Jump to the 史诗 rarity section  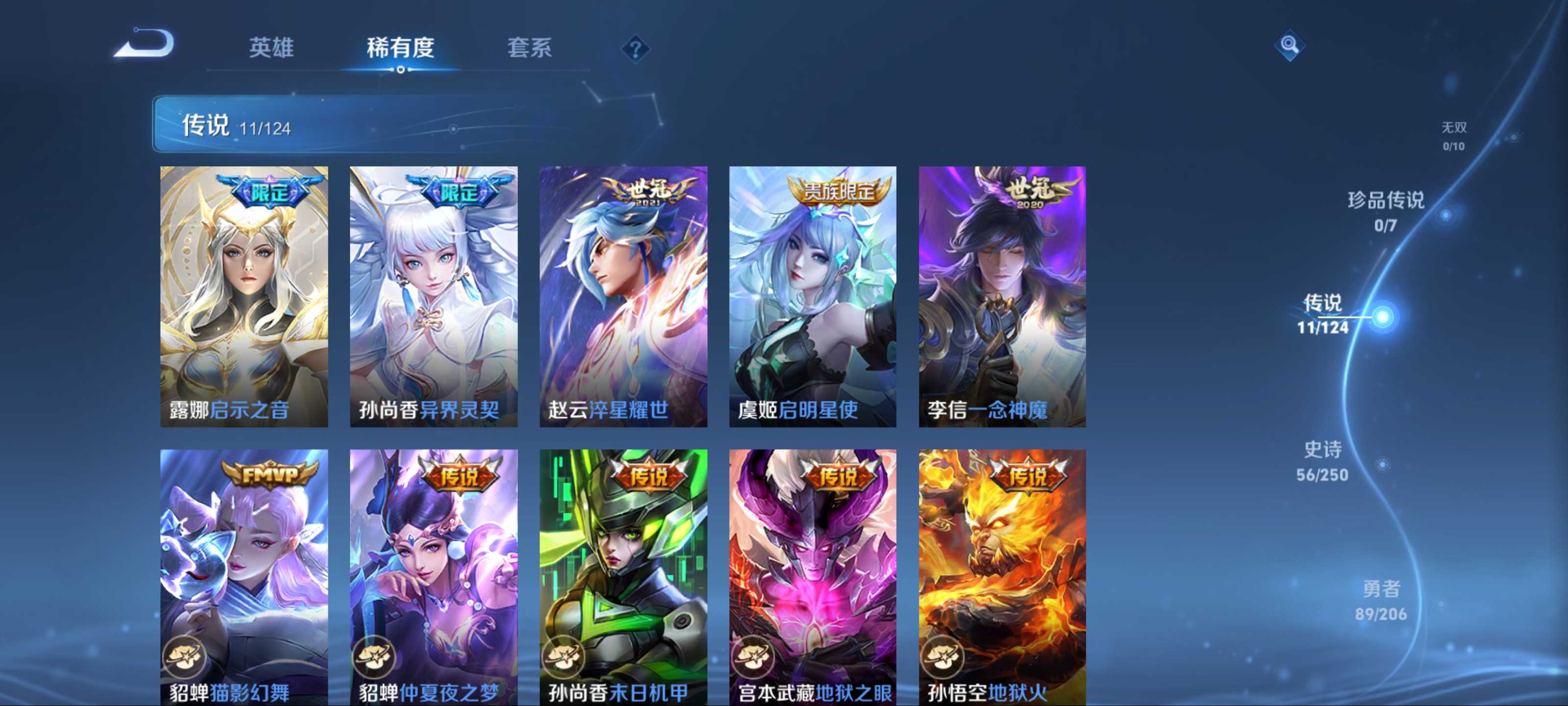coord(1322,460)
